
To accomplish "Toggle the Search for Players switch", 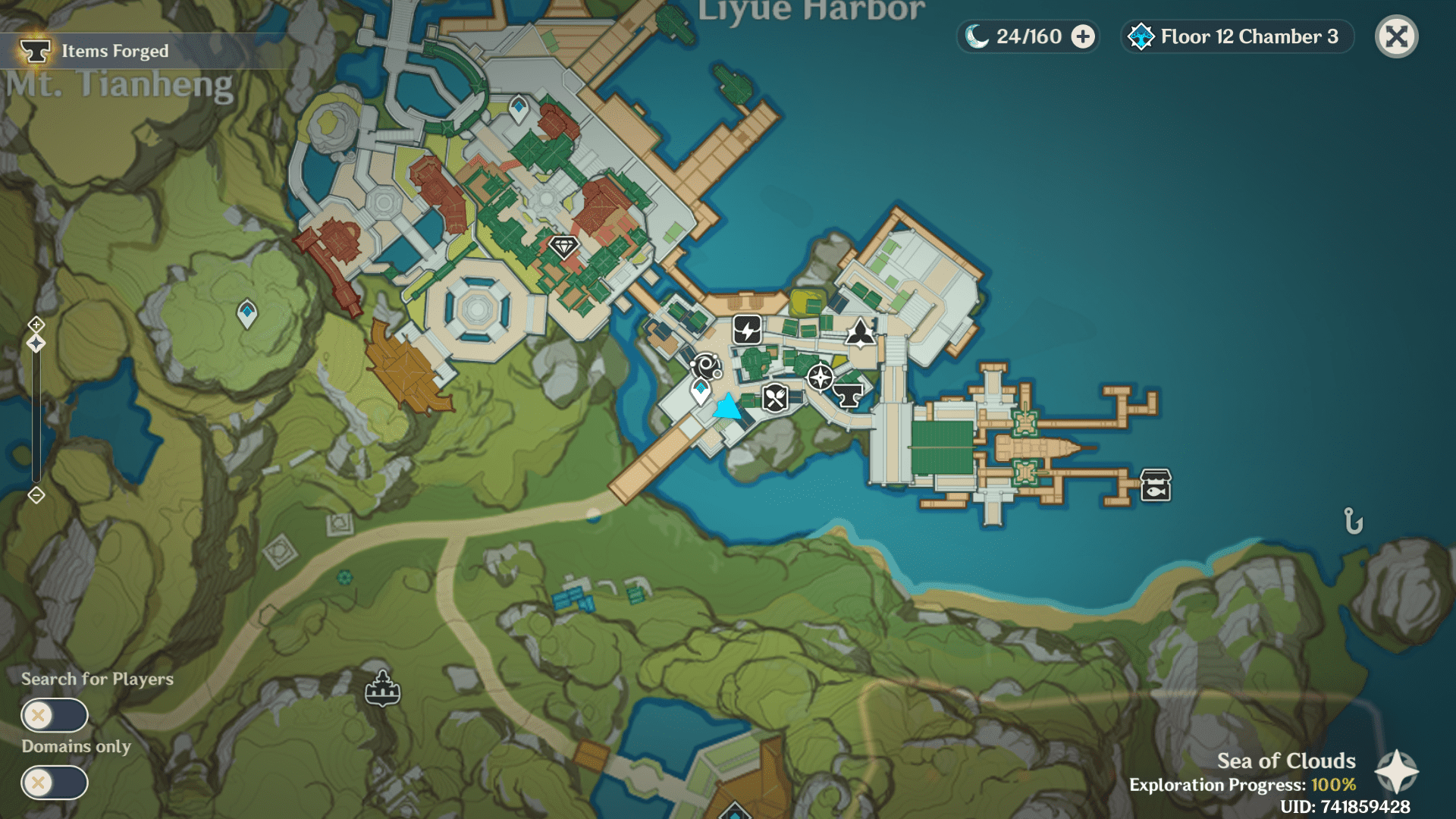I will (55, 714).
